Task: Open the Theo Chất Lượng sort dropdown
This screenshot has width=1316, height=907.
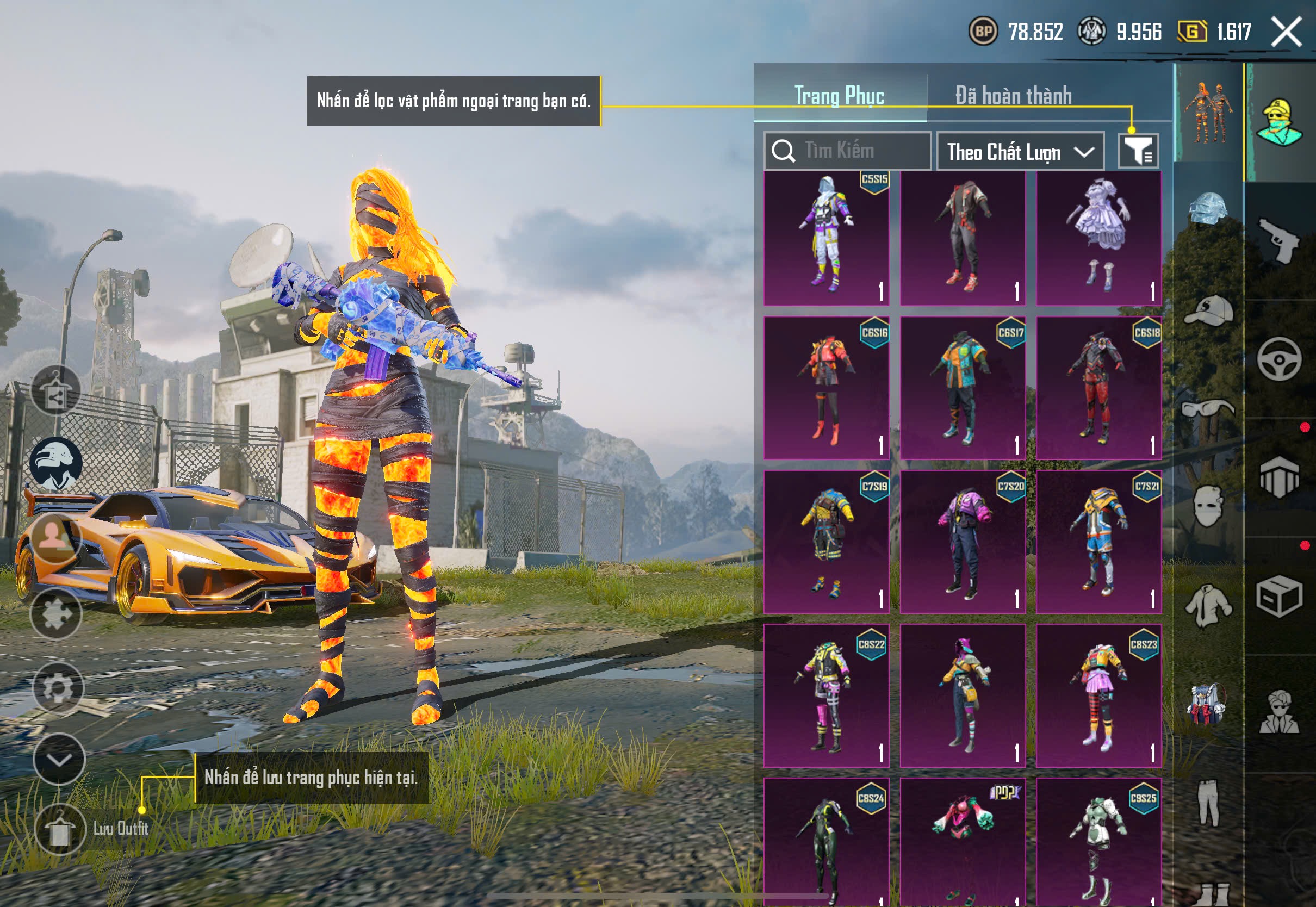Action: (1020, 152)
